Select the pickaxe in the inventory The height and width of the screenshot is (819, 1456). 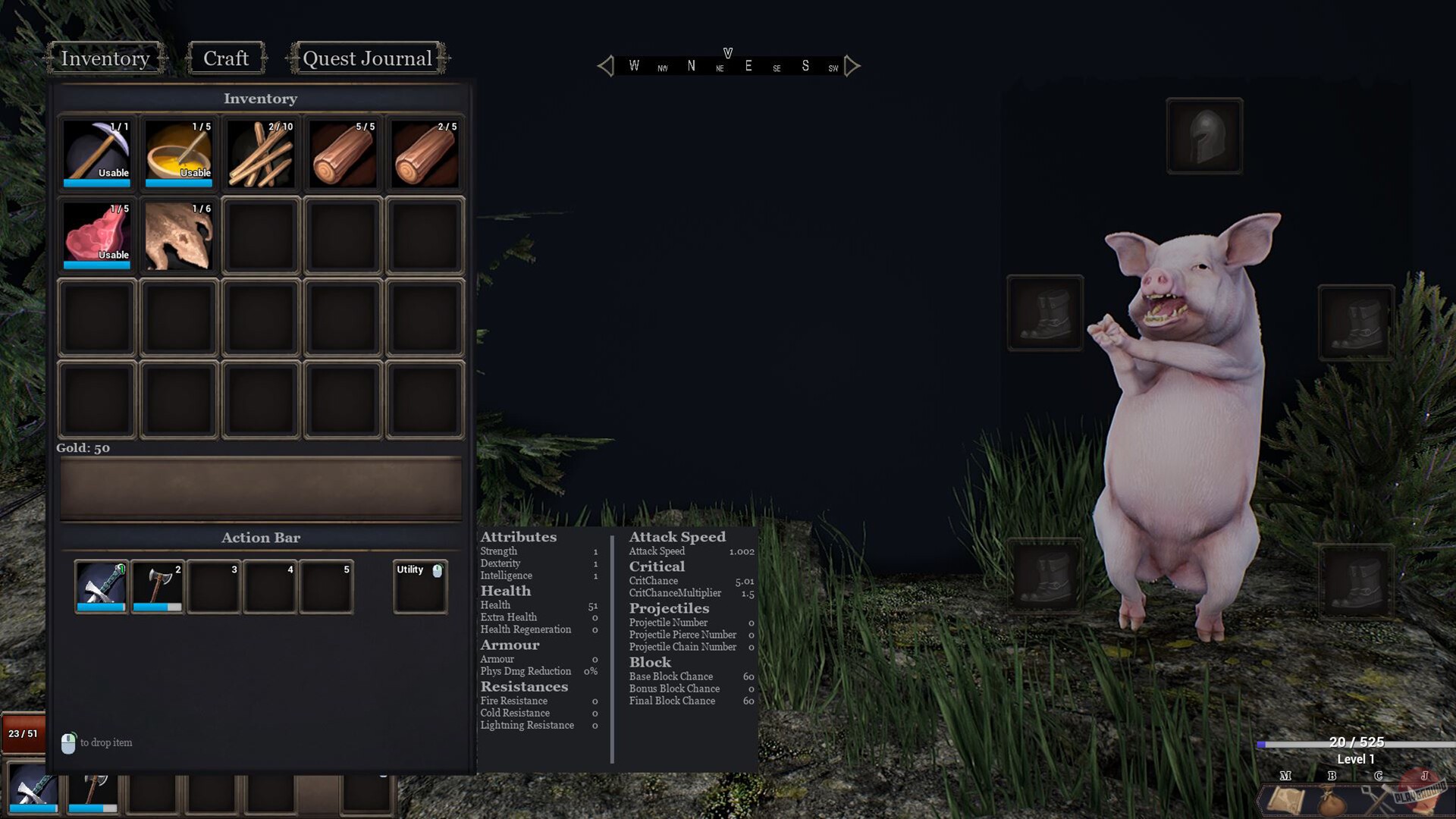(96, 153)
